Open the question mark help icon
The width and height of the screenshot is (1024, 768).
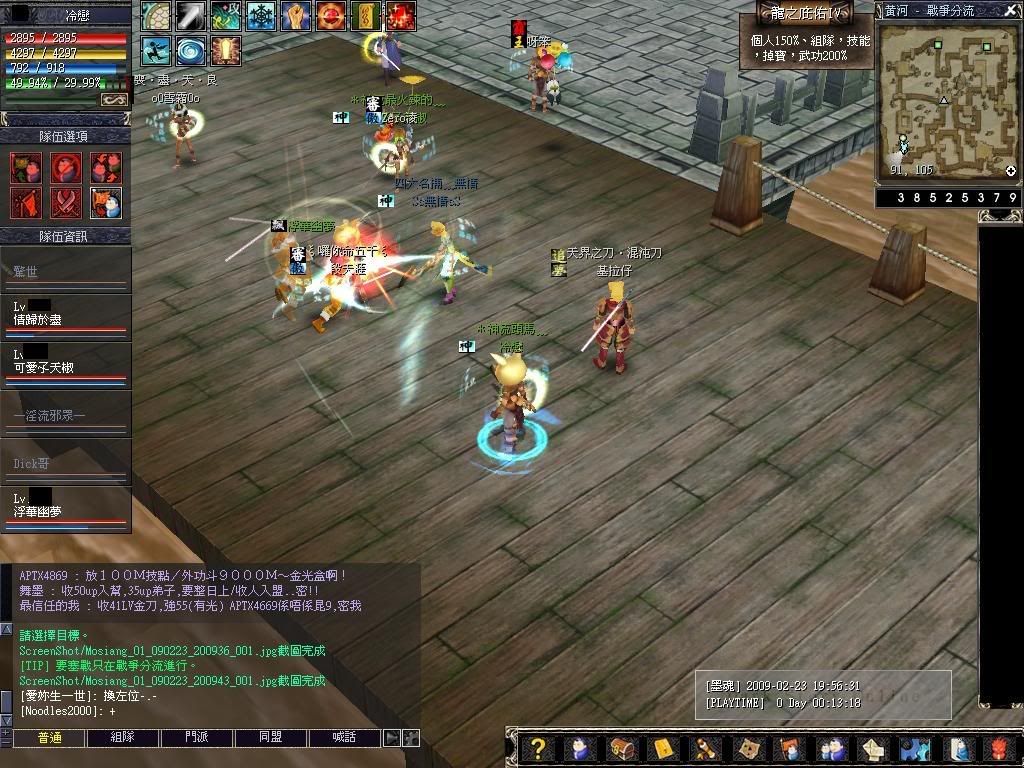click(x=538, y=749)
